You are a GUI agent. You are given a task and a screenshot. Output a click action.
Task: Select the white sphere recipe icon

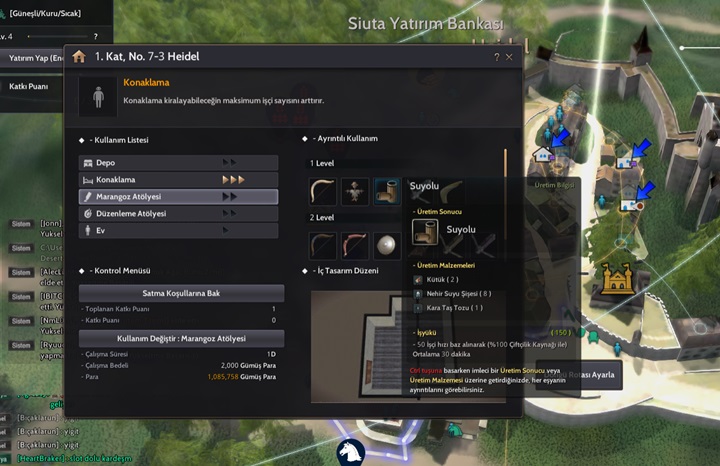click(x=388, y=245)
